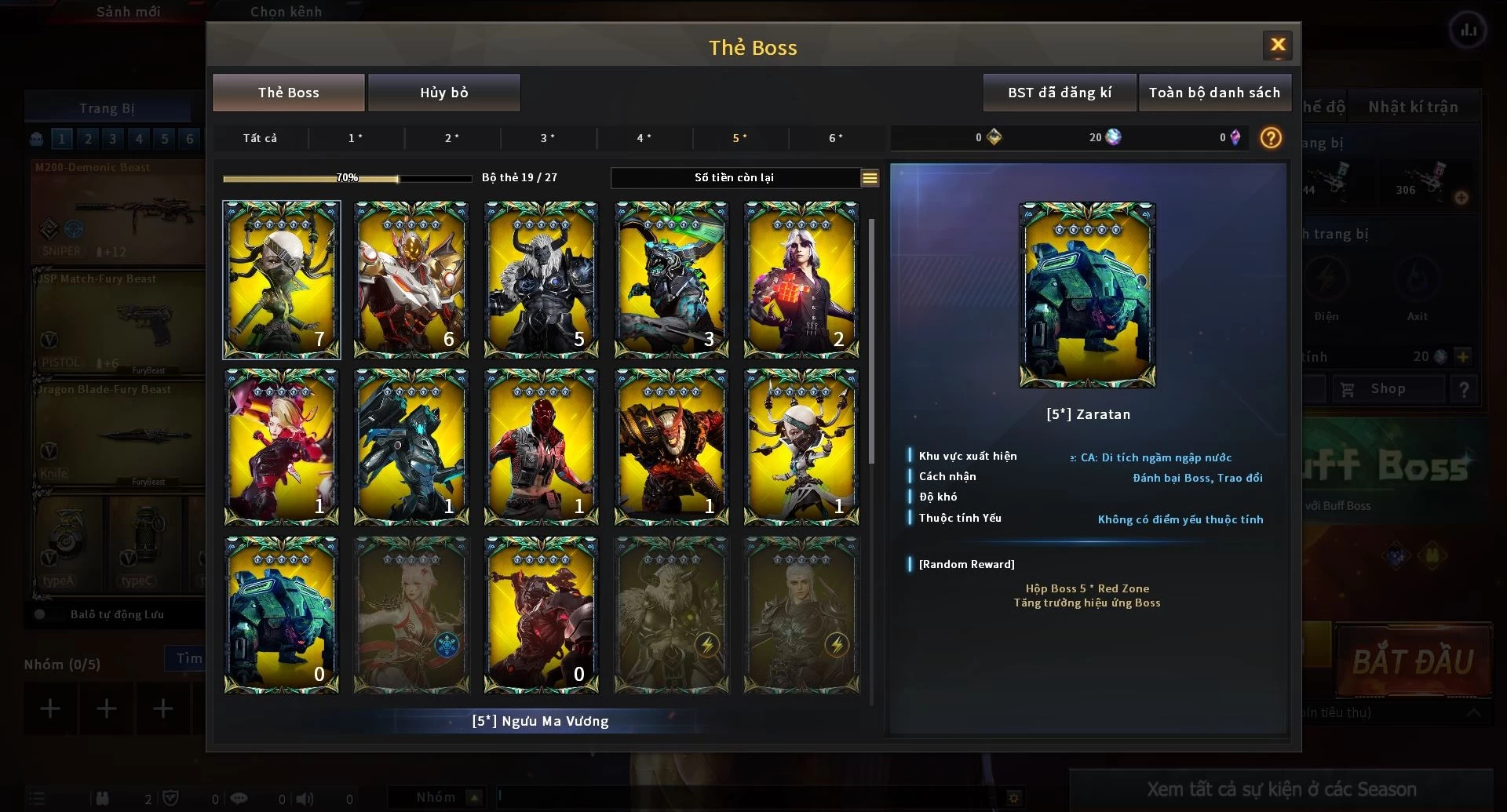Open the orange question mark help

tap(1271, 138)
